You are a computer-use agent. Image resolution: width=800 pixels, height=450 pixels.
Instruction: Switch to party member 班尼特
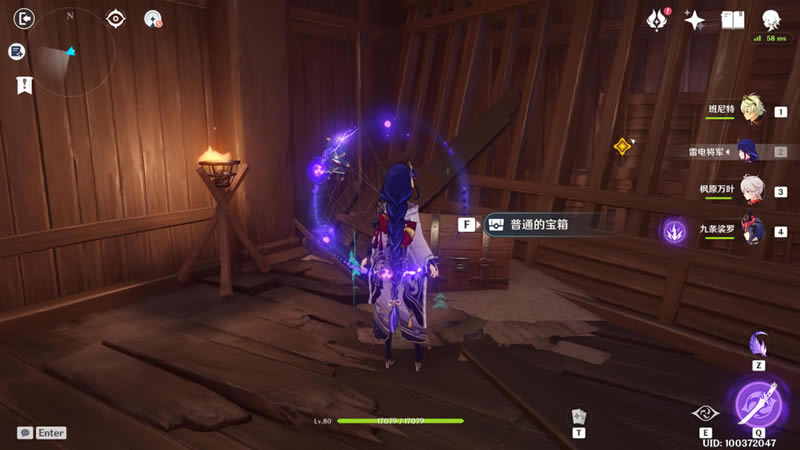752,112
